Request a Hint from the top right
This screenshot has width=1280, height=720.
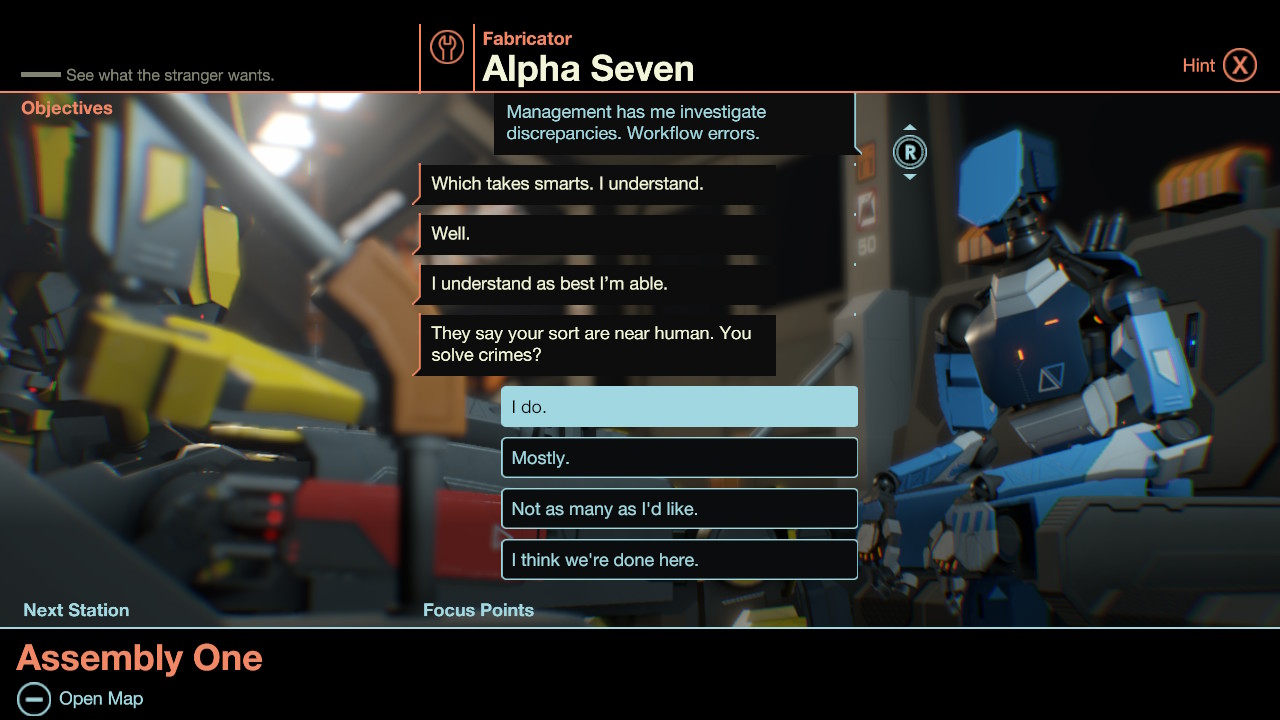(1199, 64)
